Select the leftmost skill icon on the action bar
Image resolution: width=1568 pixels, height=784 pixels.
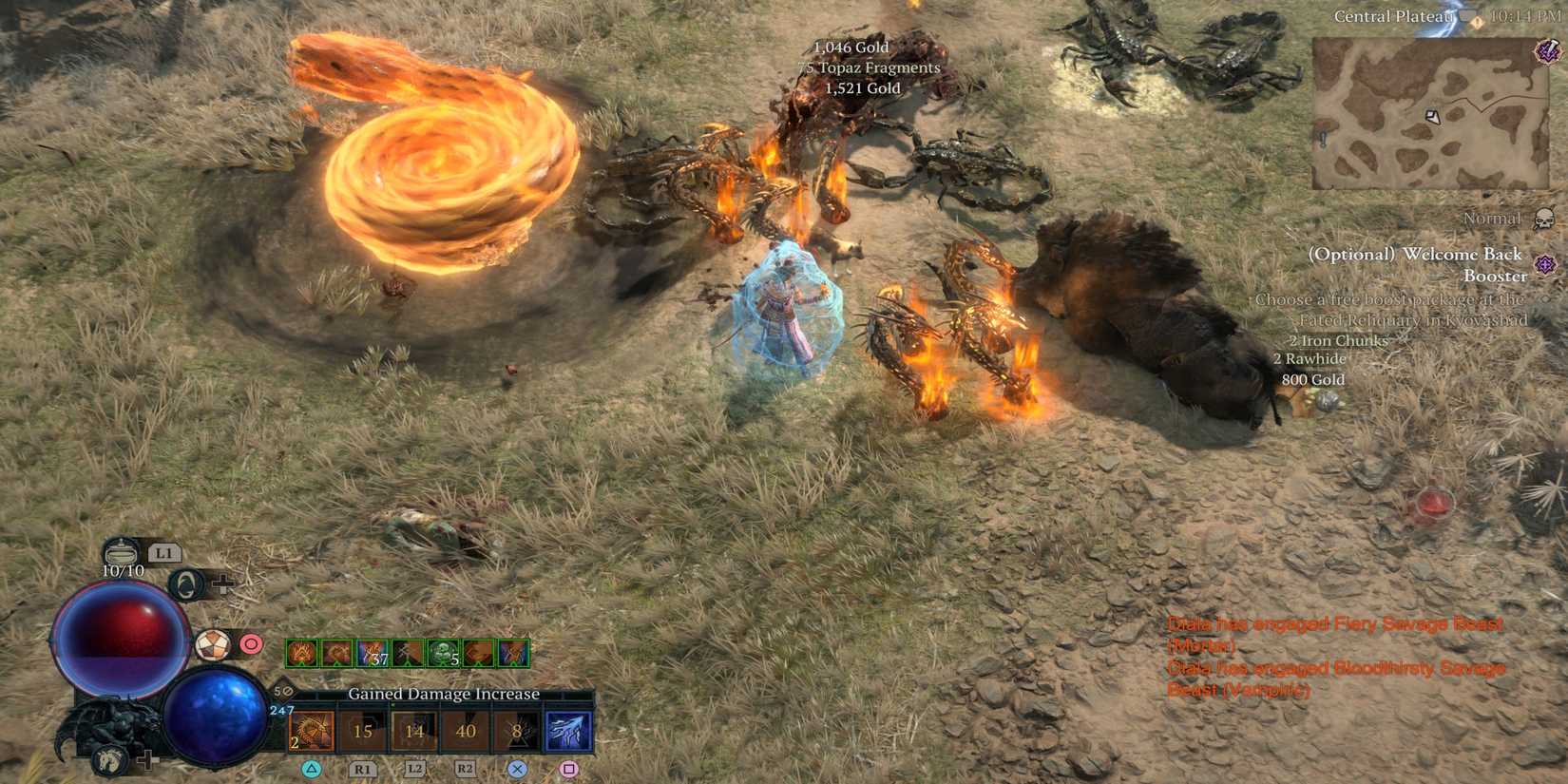312,731
